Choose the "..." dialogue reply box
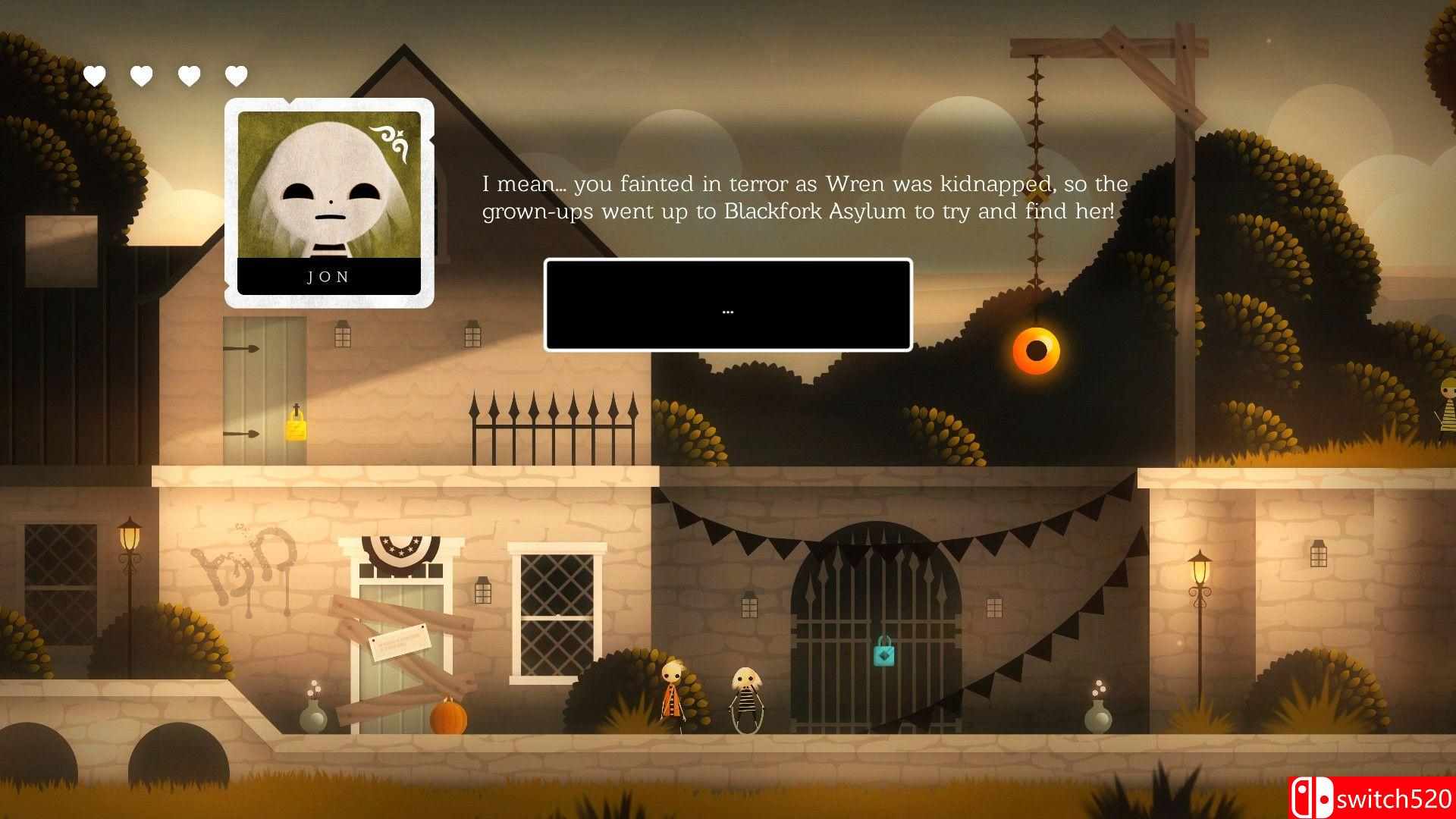This screenshot has height=819, width=1456. [x=728, y=305]
